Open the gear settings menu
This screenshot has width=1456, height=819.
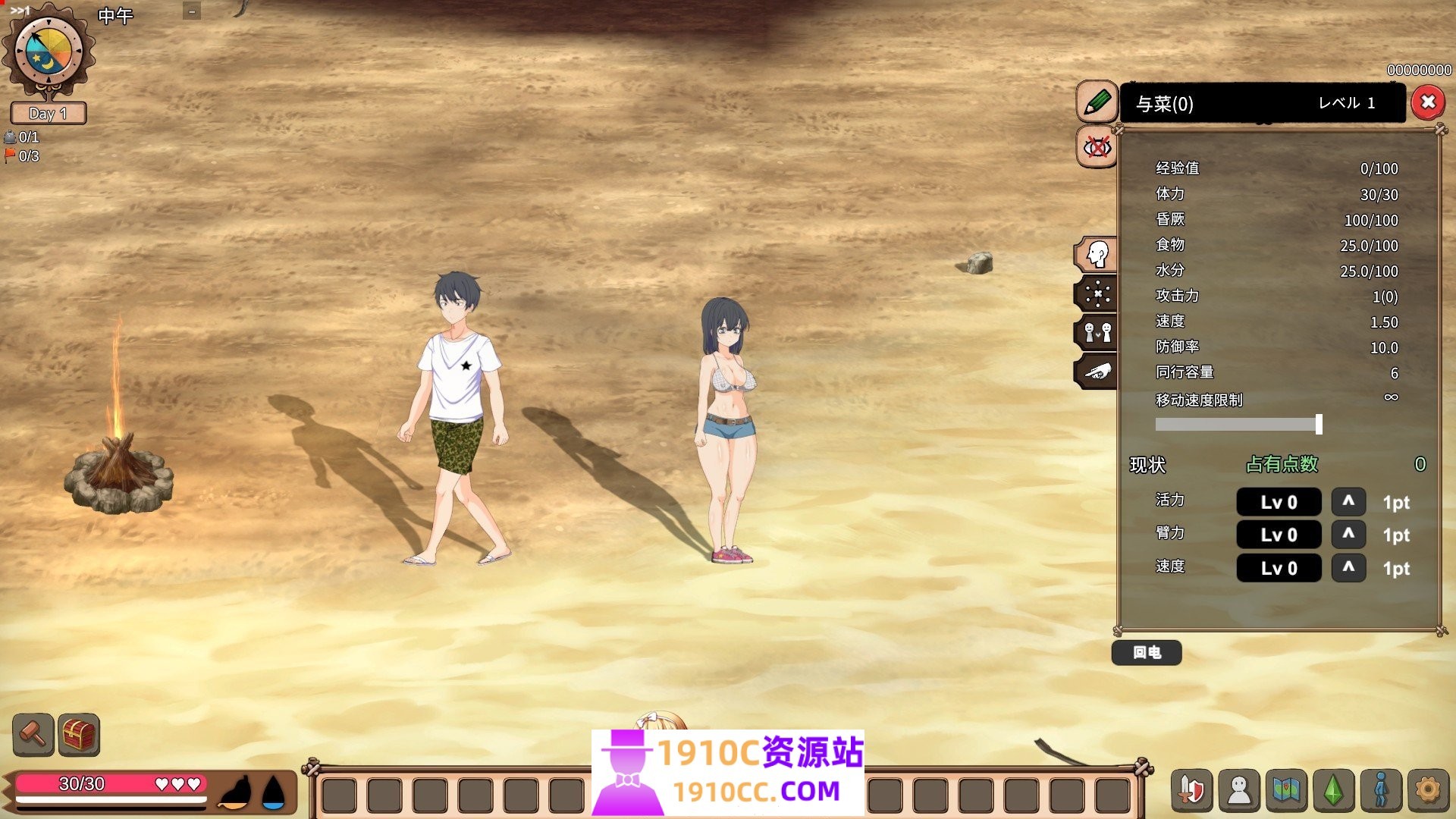pos(1428,791)
